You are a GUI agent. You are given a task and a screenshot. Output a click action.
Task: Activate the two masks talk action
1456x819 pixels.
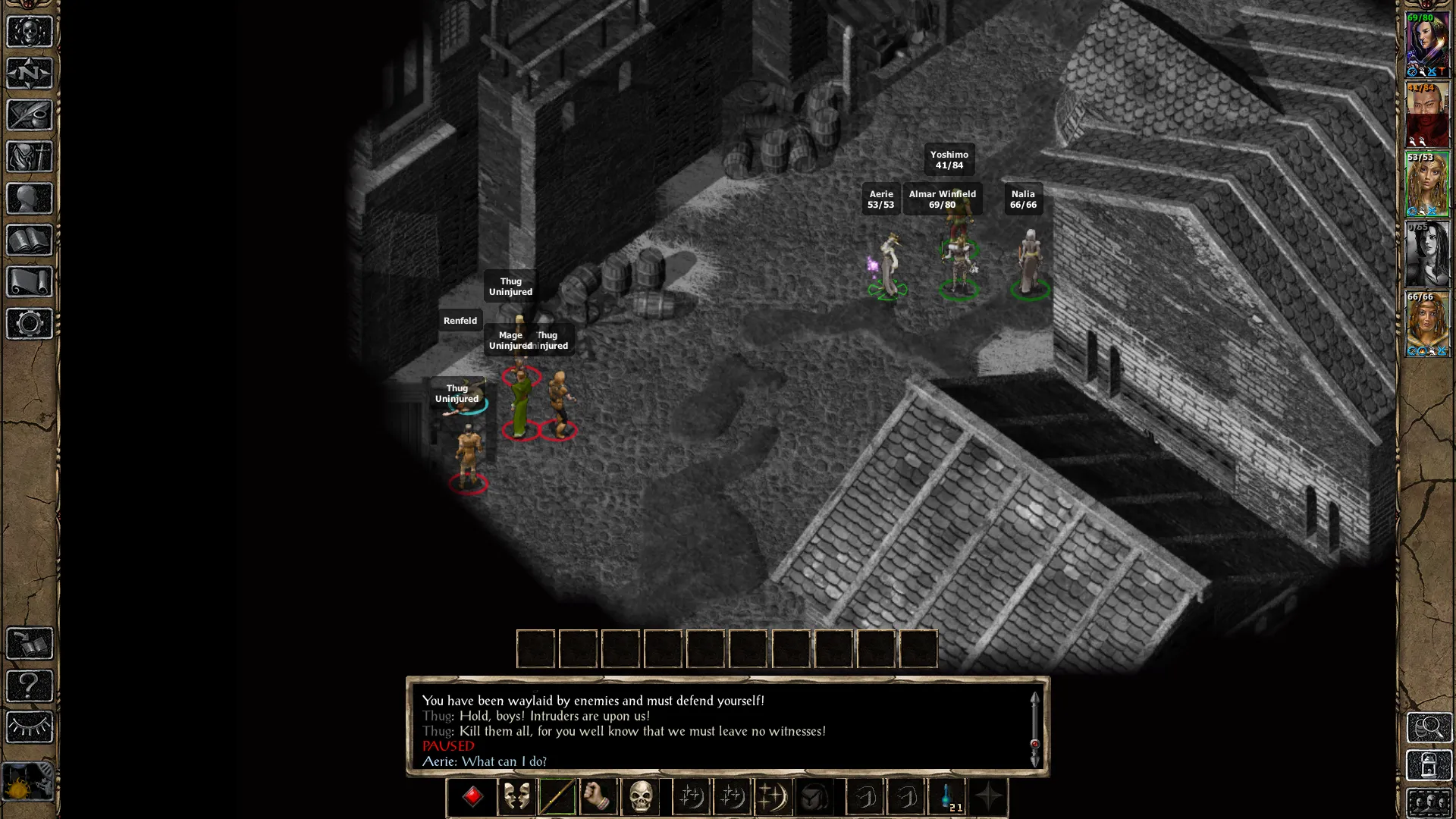point(517,796)
